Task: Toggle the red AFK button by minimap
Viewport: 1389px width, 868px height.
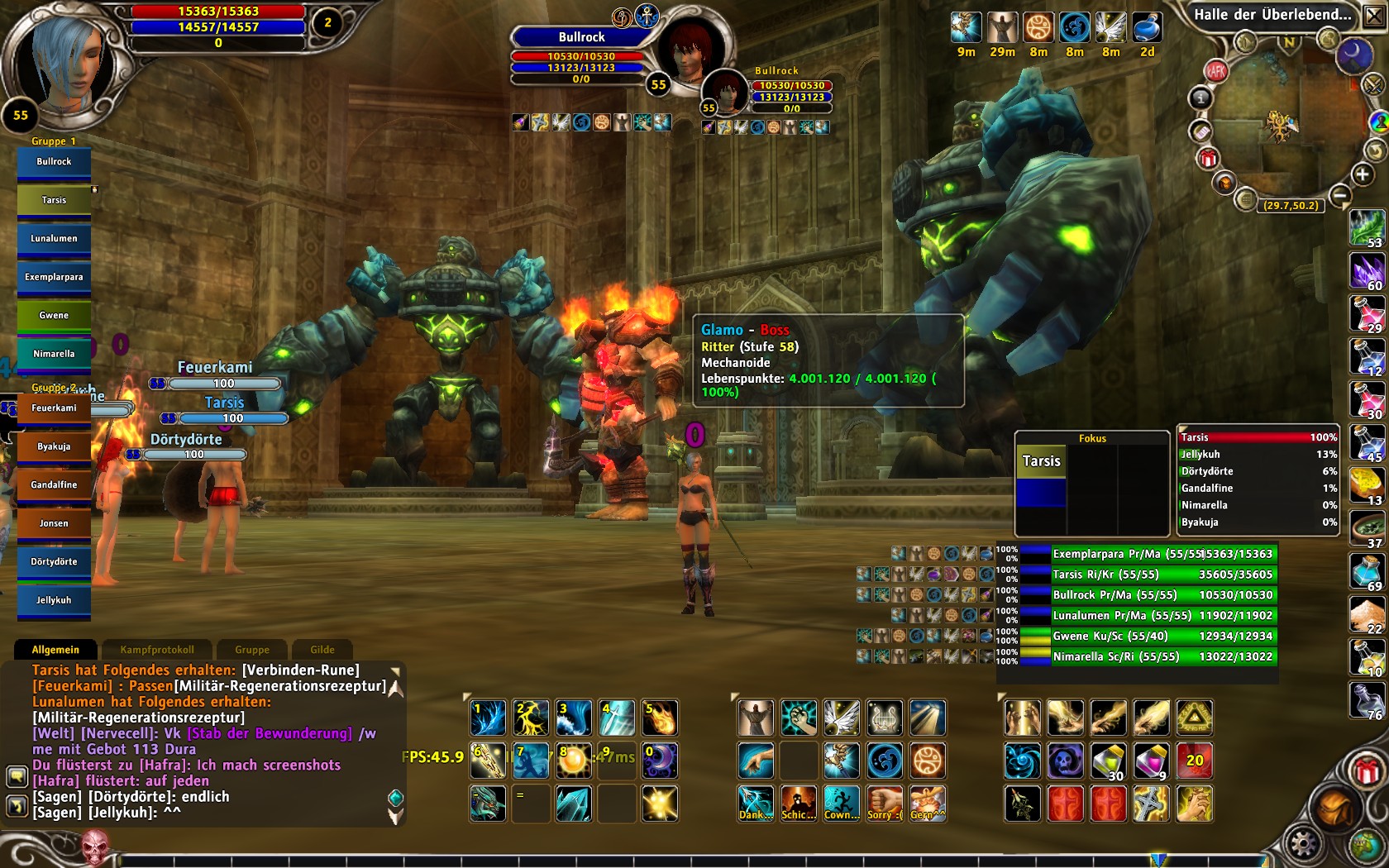Action: click(x=1215, y=72)
